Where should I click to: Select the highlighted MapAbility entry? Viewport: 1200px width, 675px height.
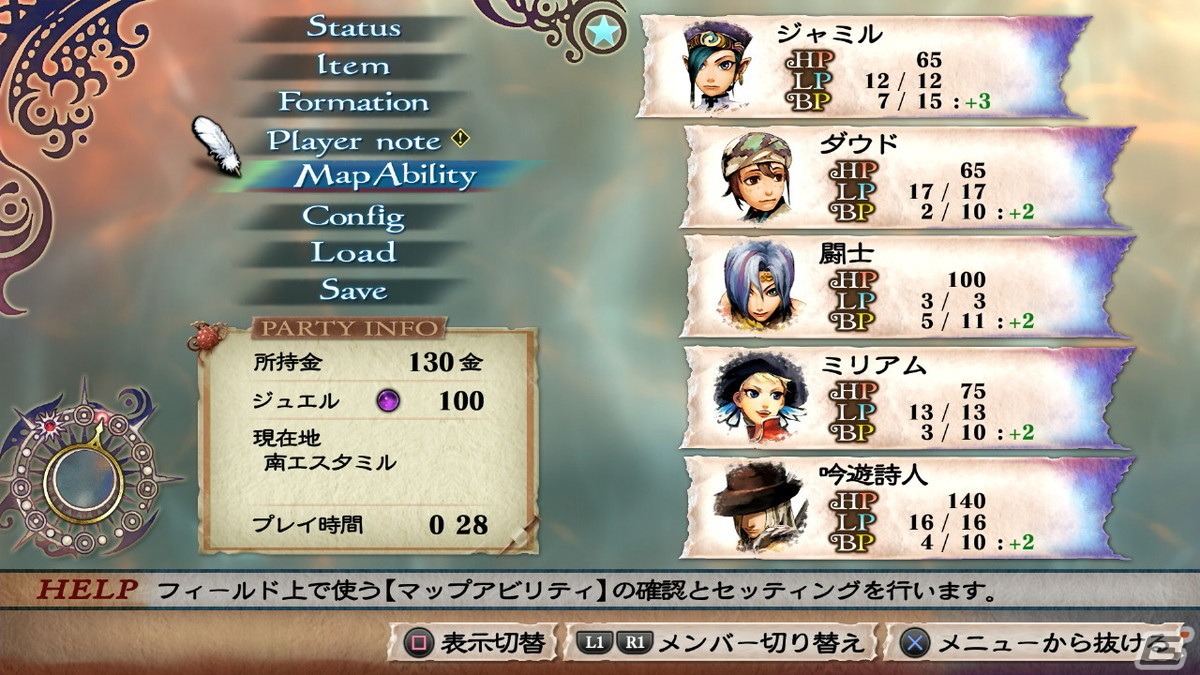[x=387, y=176]
